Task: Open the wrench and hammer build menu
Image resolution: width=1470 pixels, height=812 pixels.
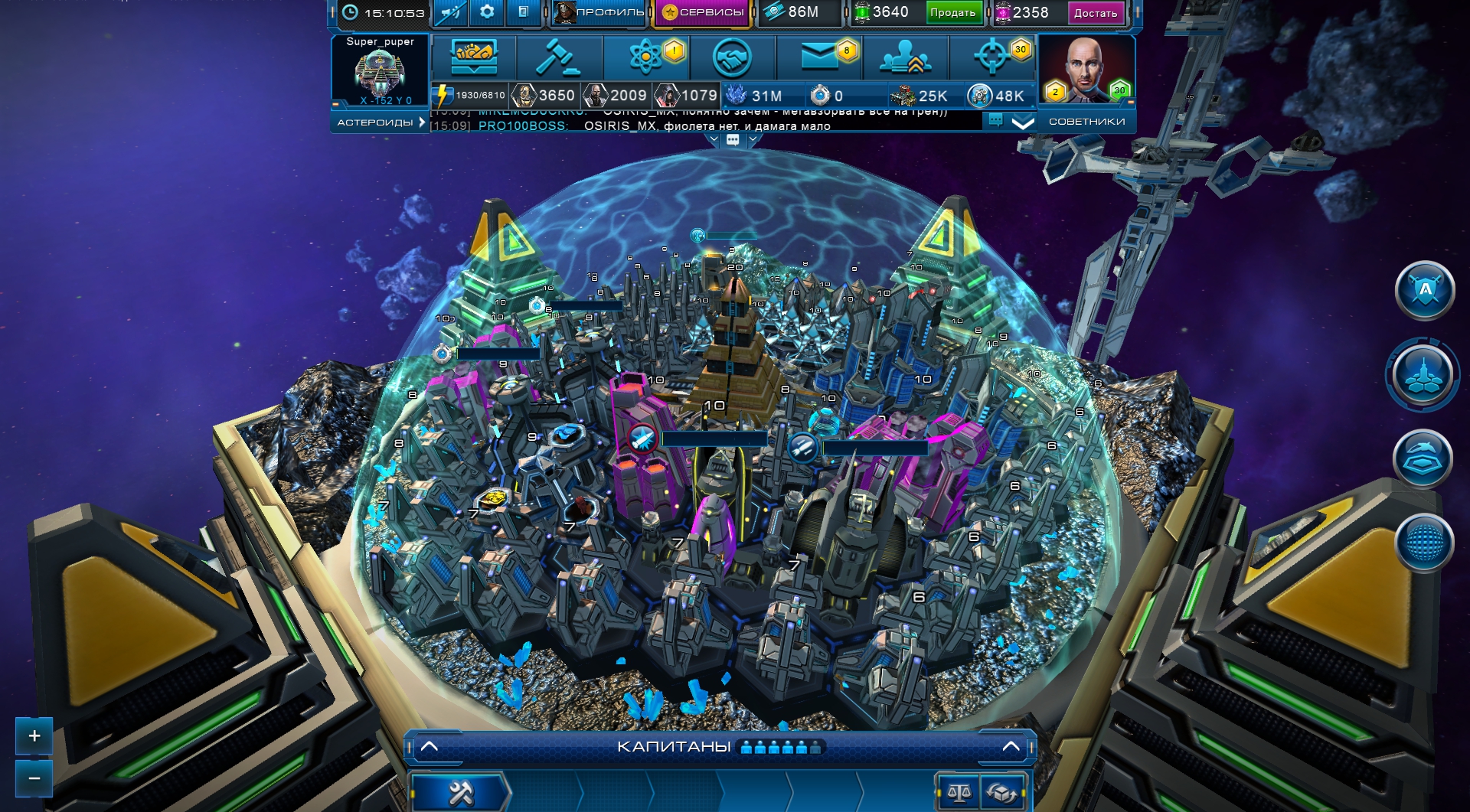Action: coord(461,793)
